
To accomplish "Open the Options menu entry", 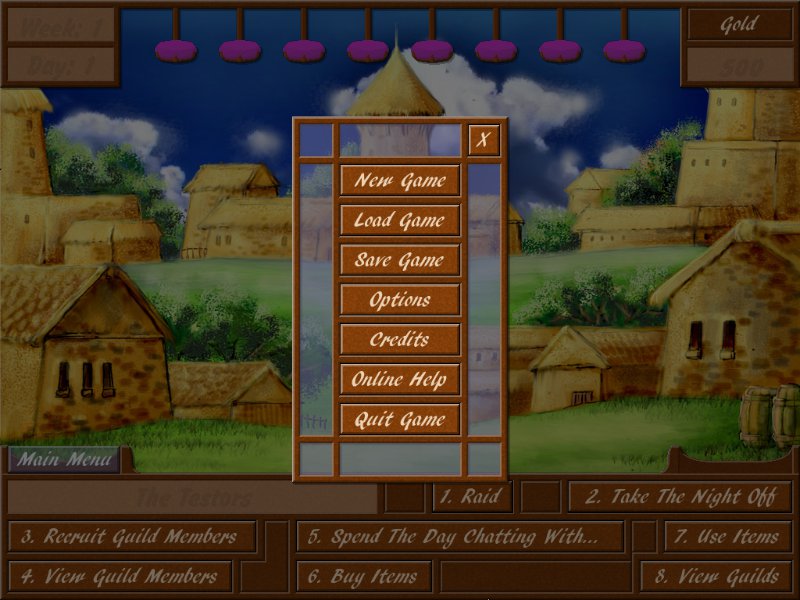I will coord(400,300).
